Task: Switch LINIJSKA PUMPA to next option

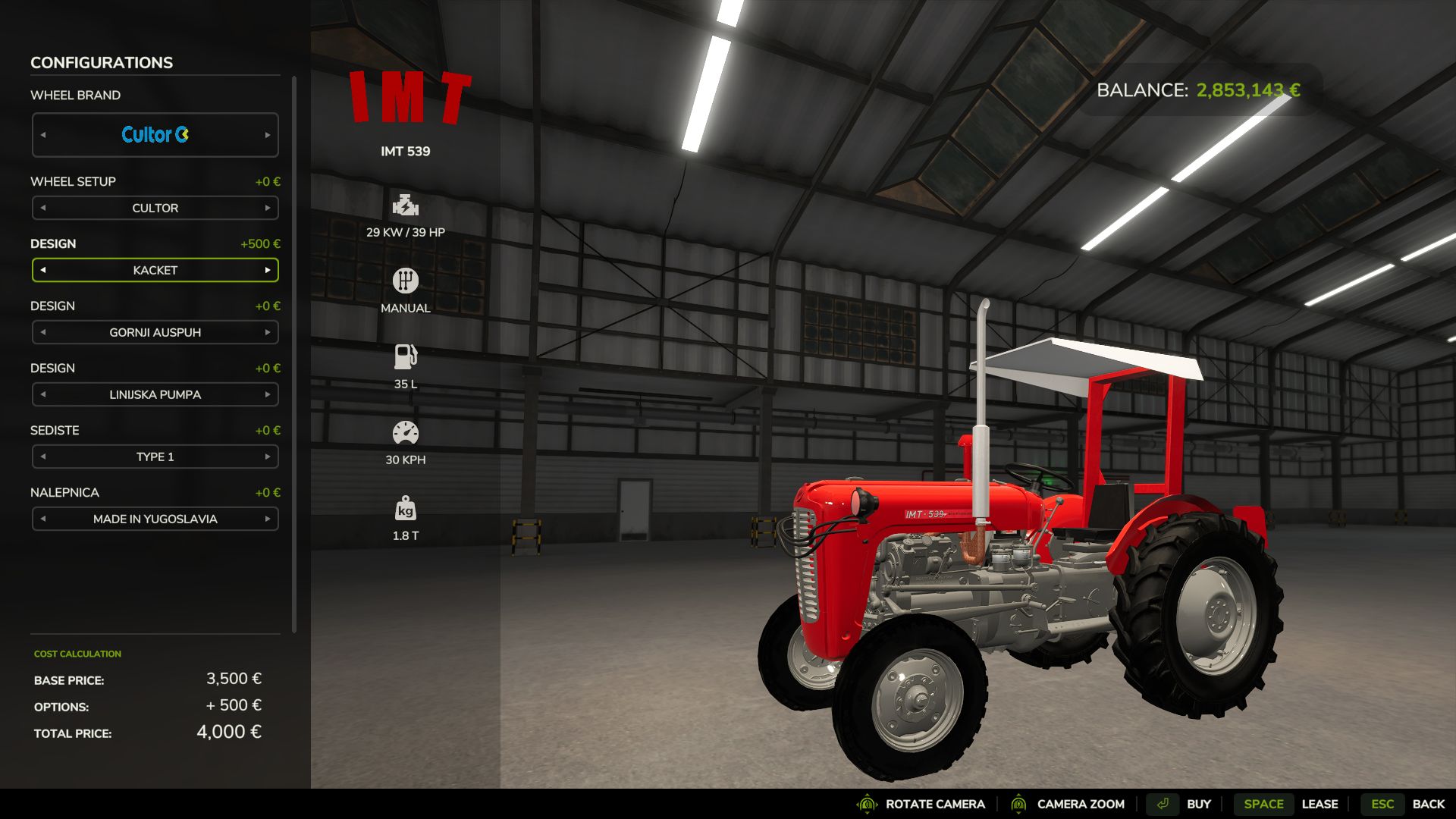Action: pyautogui.click(x=267, y=394)
